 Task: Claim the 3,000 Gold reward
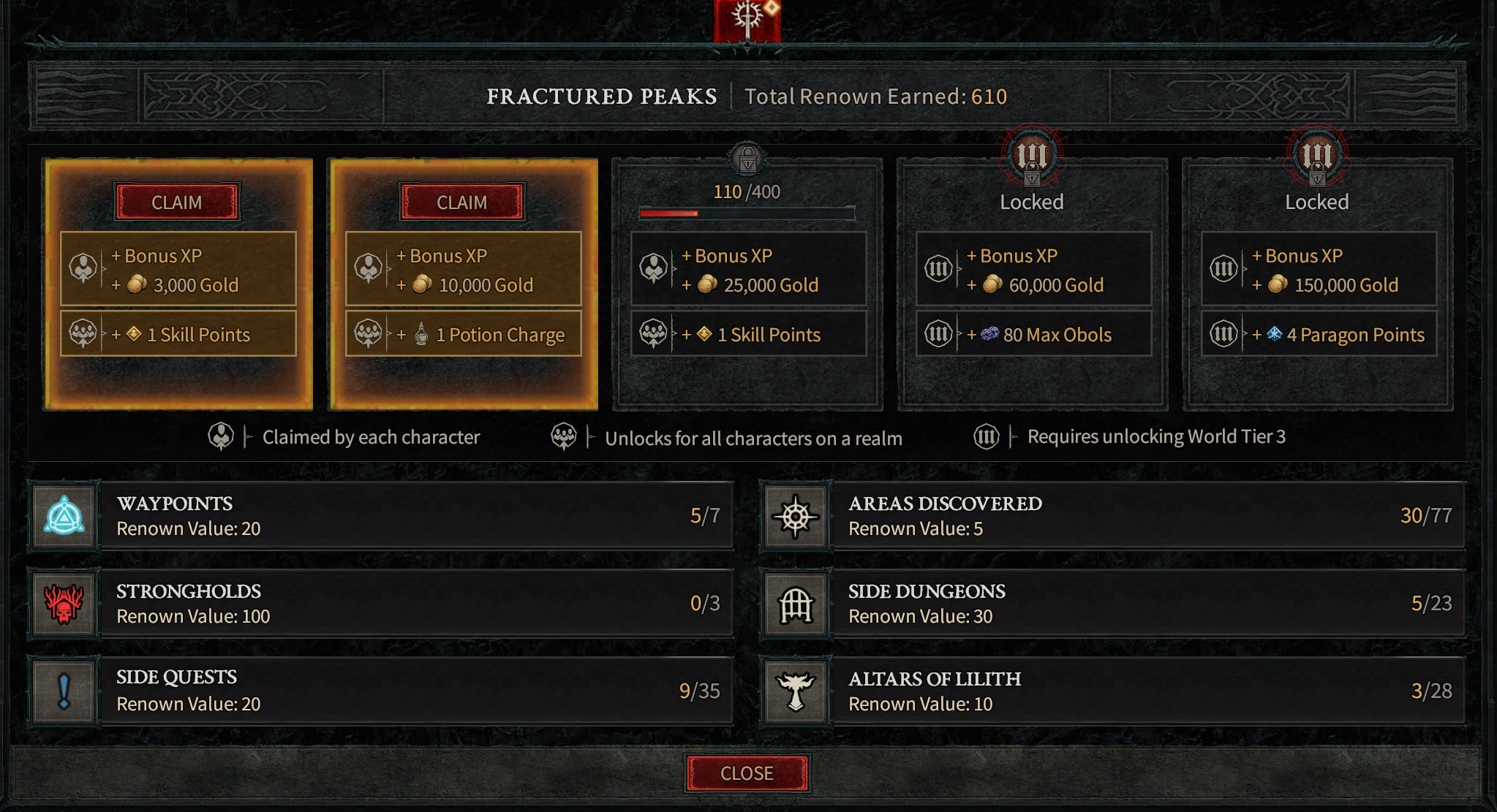[x=178, y=202]
